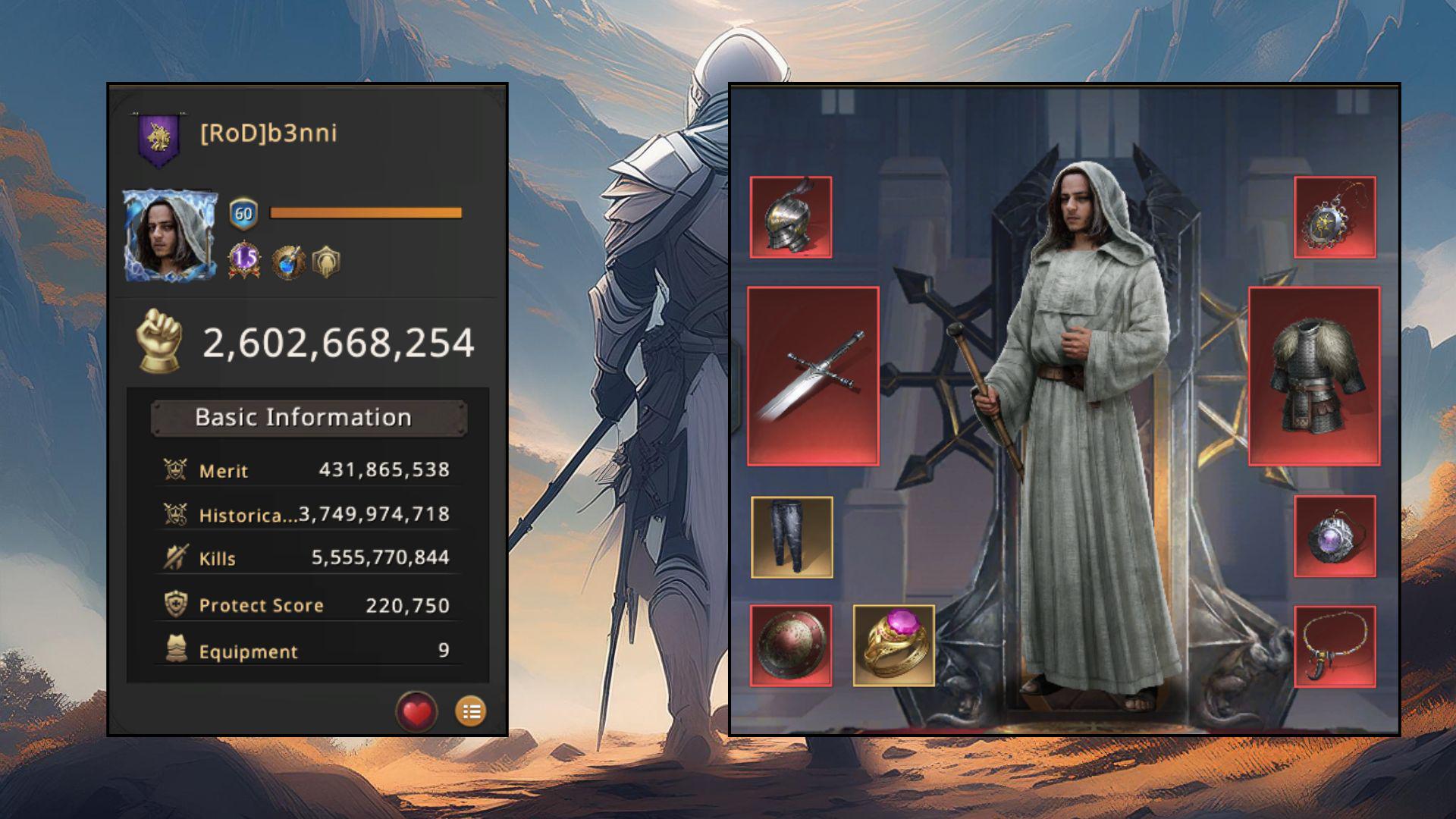Open the fur-collared chest armor slot
Viewport: 1456px width, 819px height.
[1313, 376]
